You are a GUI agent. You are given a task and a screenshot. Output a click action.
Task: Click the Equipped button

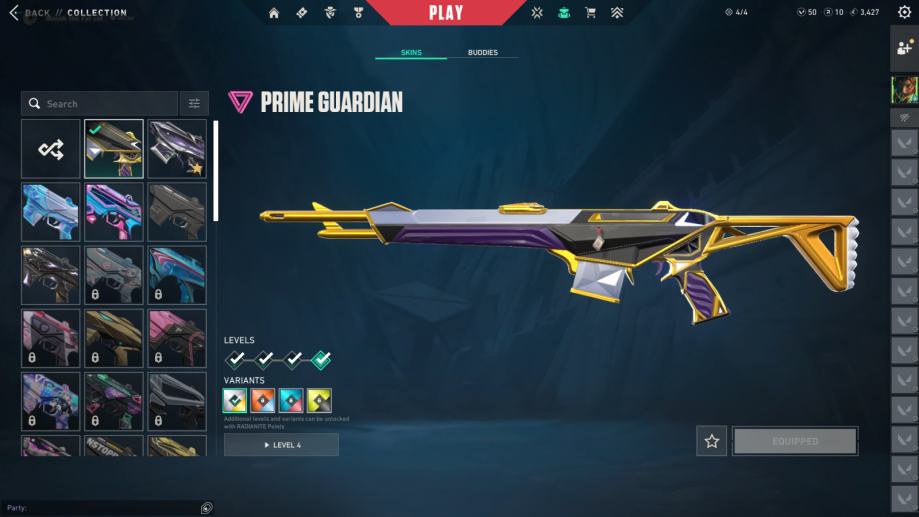(x=795, y=441)
